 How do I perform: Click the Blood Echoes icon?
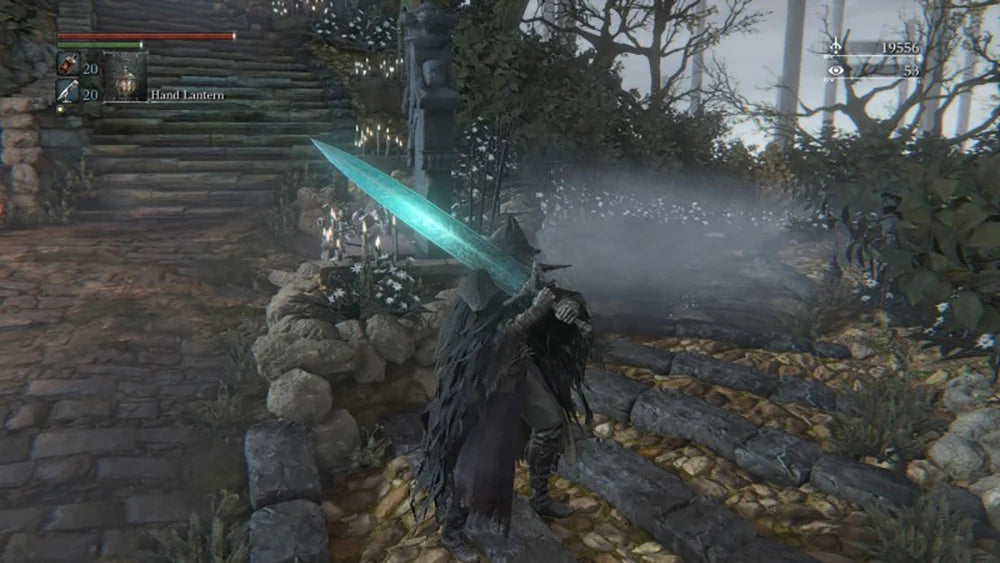[835, 46]
